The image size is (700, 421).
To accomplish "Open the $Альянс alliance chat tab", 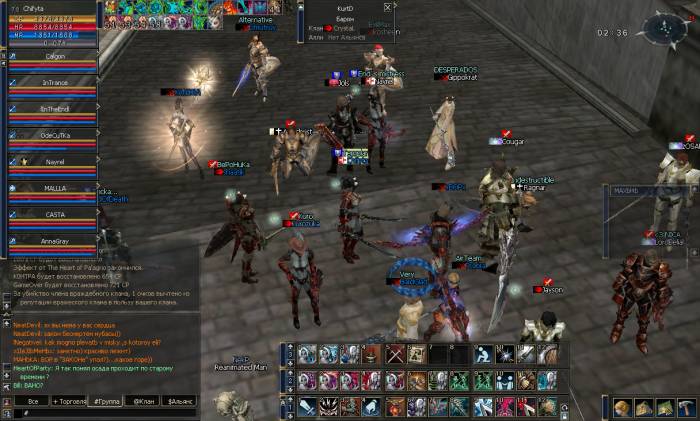I will (x=183, y=400).
